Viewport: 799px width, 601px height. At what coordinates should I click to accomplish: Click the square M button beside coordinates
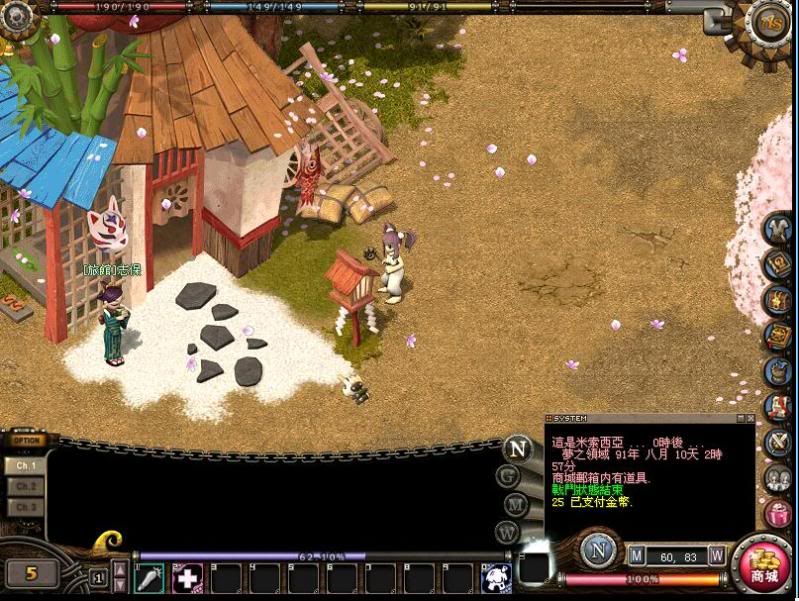637,555
